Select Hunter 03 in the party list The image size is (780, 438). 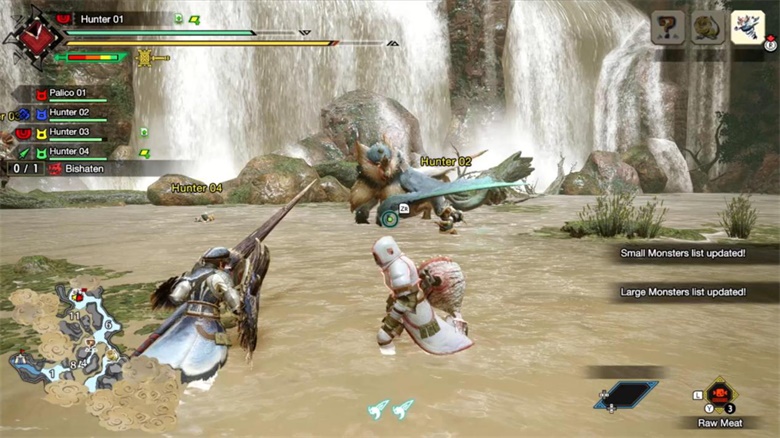[x=67, y=132]
